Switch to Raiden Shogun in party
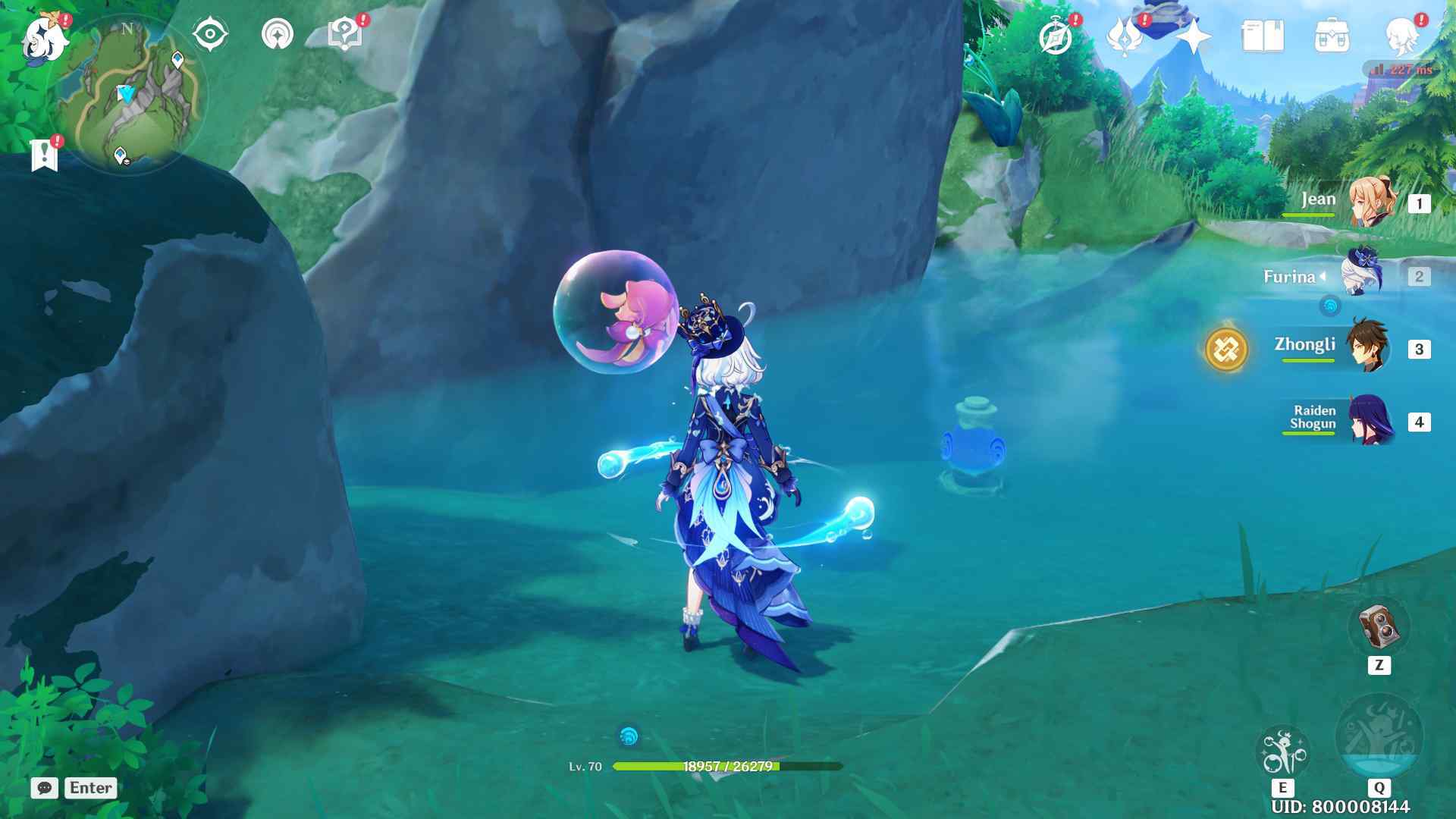Image resolution: width=1456 pixels, height=819 pixels. [x=1371, y=420]
